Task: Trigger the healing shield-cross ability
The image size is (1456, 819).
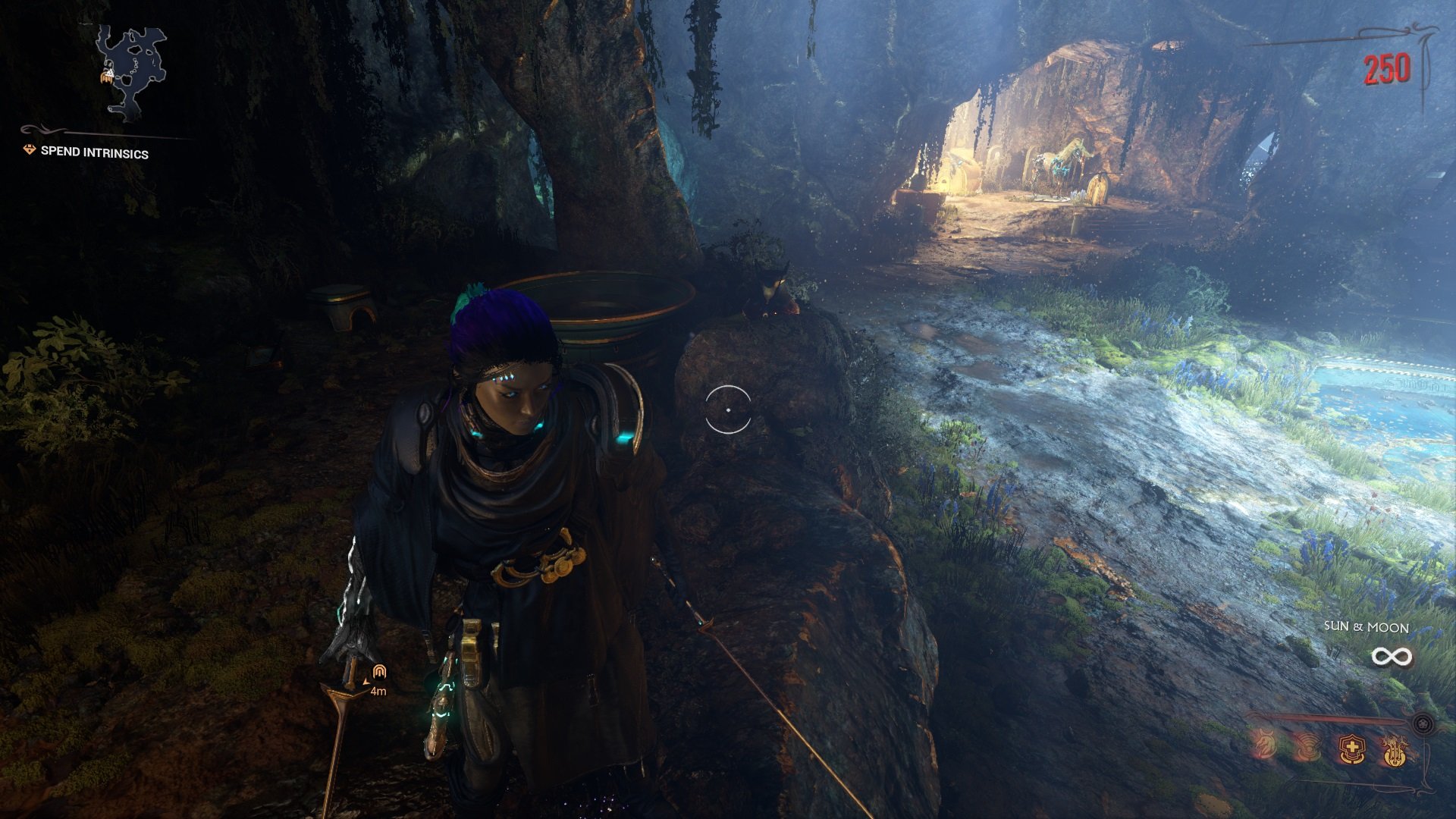Action: [1351, 749]
